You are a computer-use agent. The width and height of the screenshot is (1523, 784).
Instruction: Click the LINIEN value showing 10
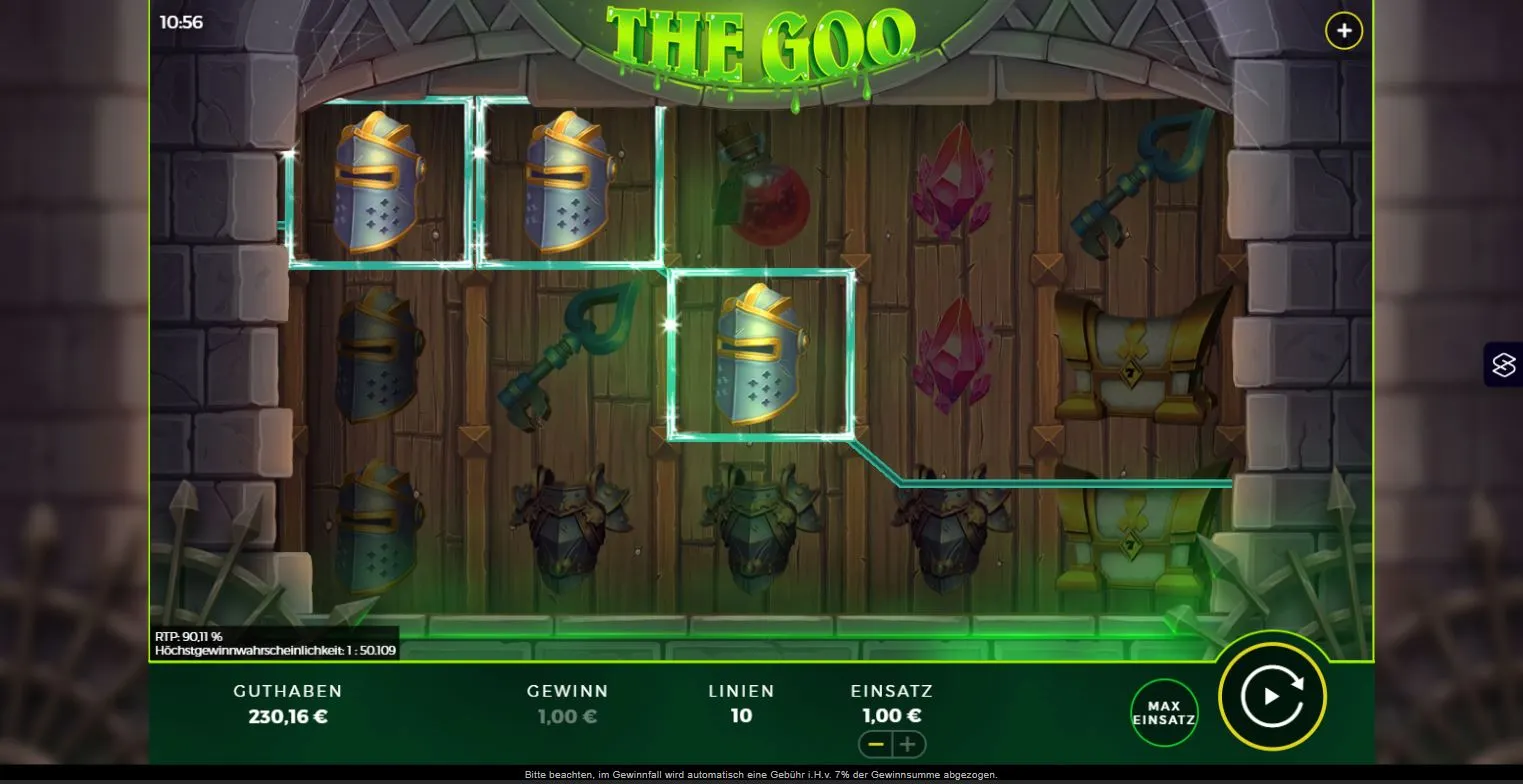(740, 715)
